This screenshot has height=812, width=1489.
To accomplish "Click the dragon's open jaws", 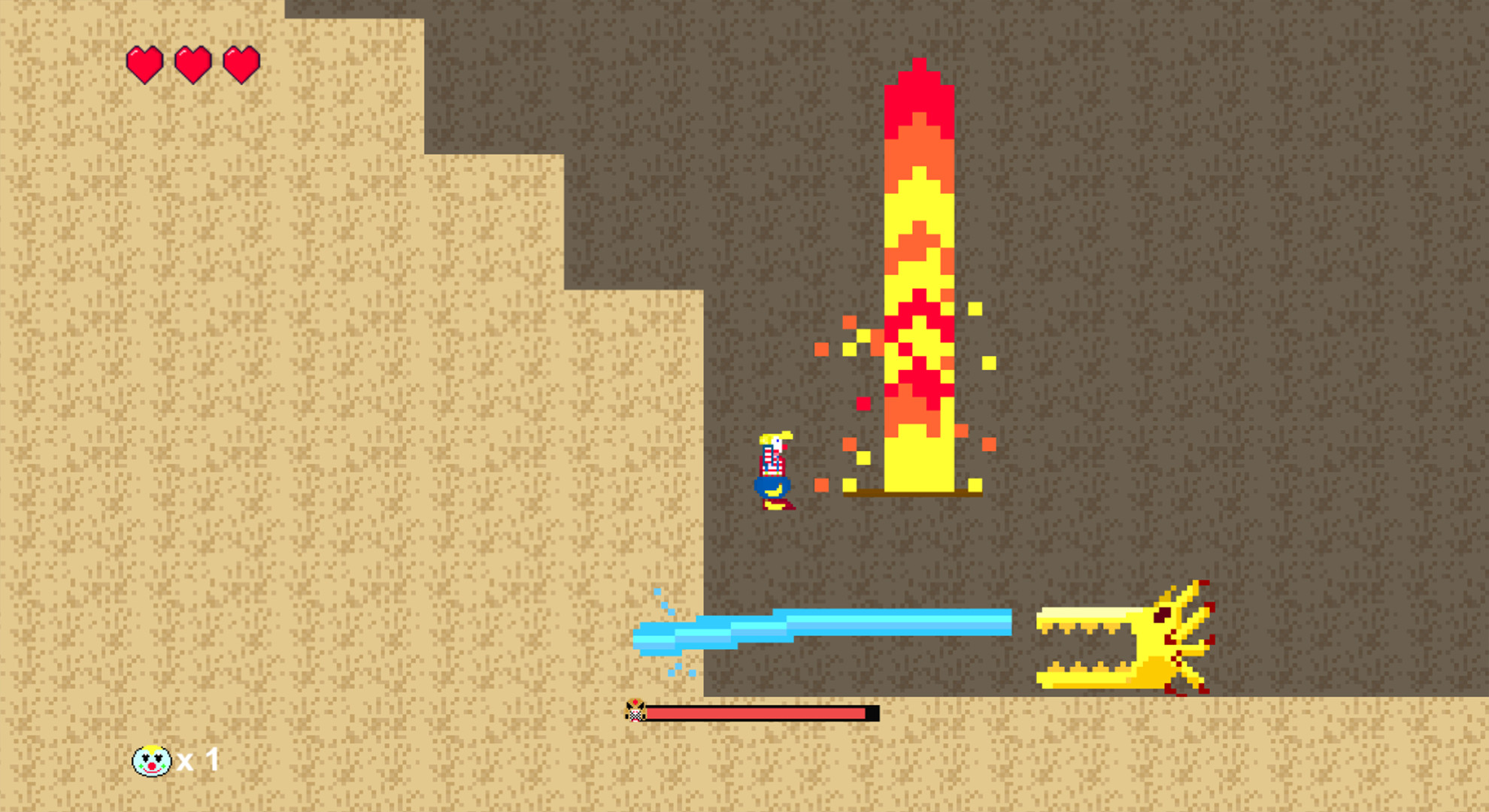I will 1090,647.
